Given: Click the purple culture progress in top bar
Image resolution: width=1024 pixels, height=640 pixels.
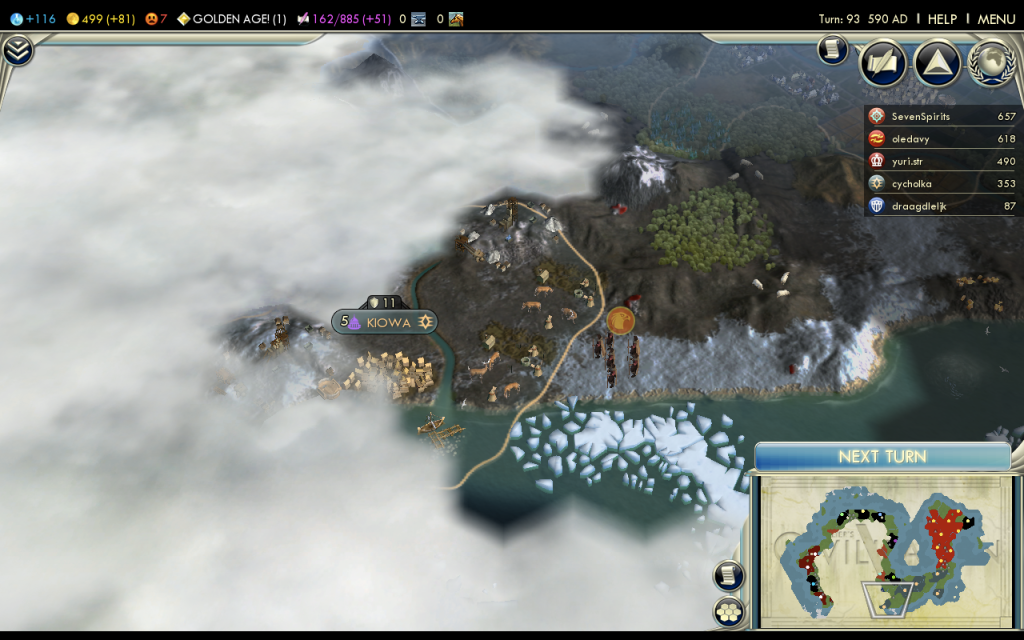Looking at the screenshot, I should (342, 19).
